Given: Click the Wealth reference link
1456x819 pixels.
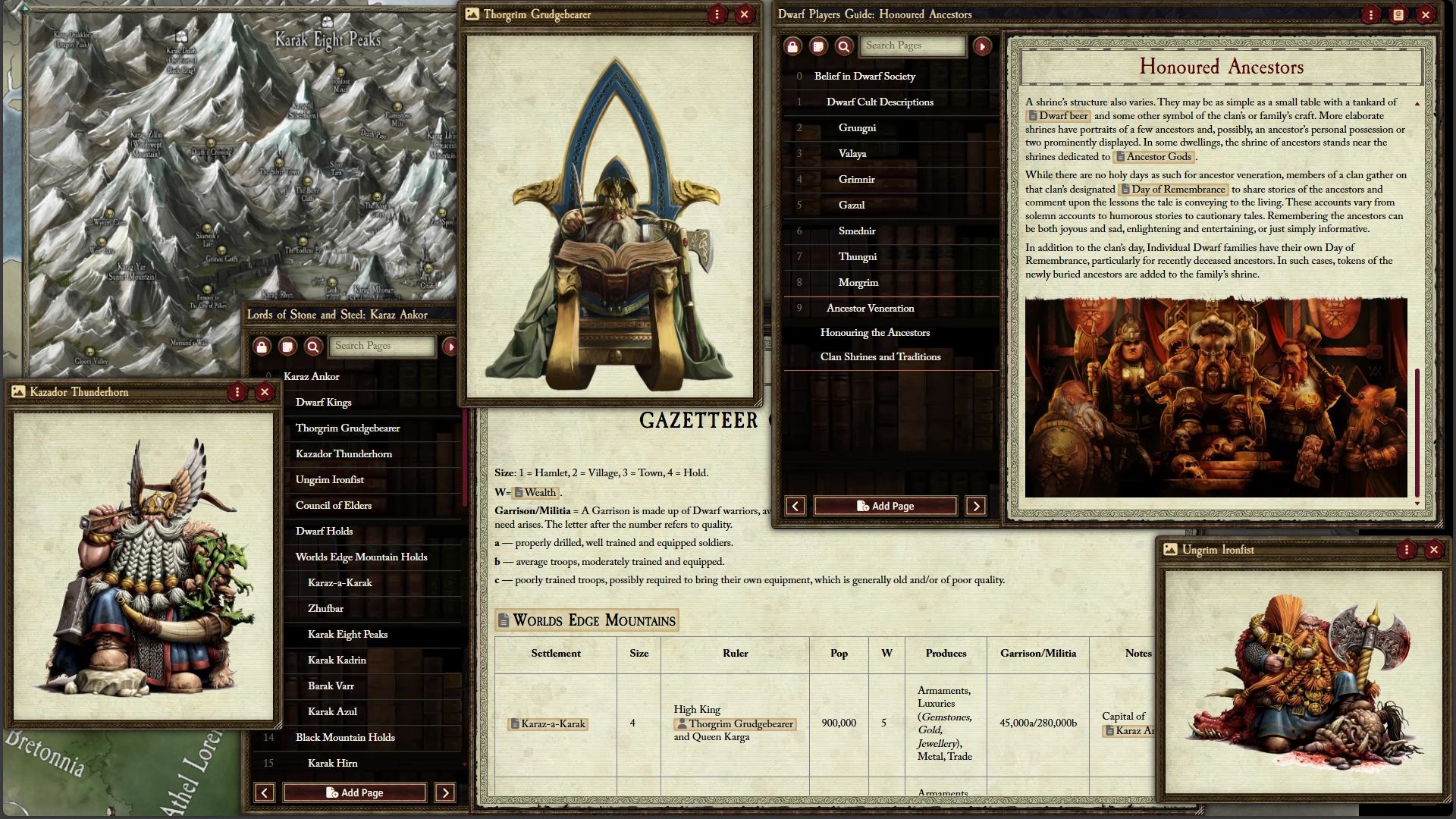Looking at the screenshot, I should click(535, 492).
